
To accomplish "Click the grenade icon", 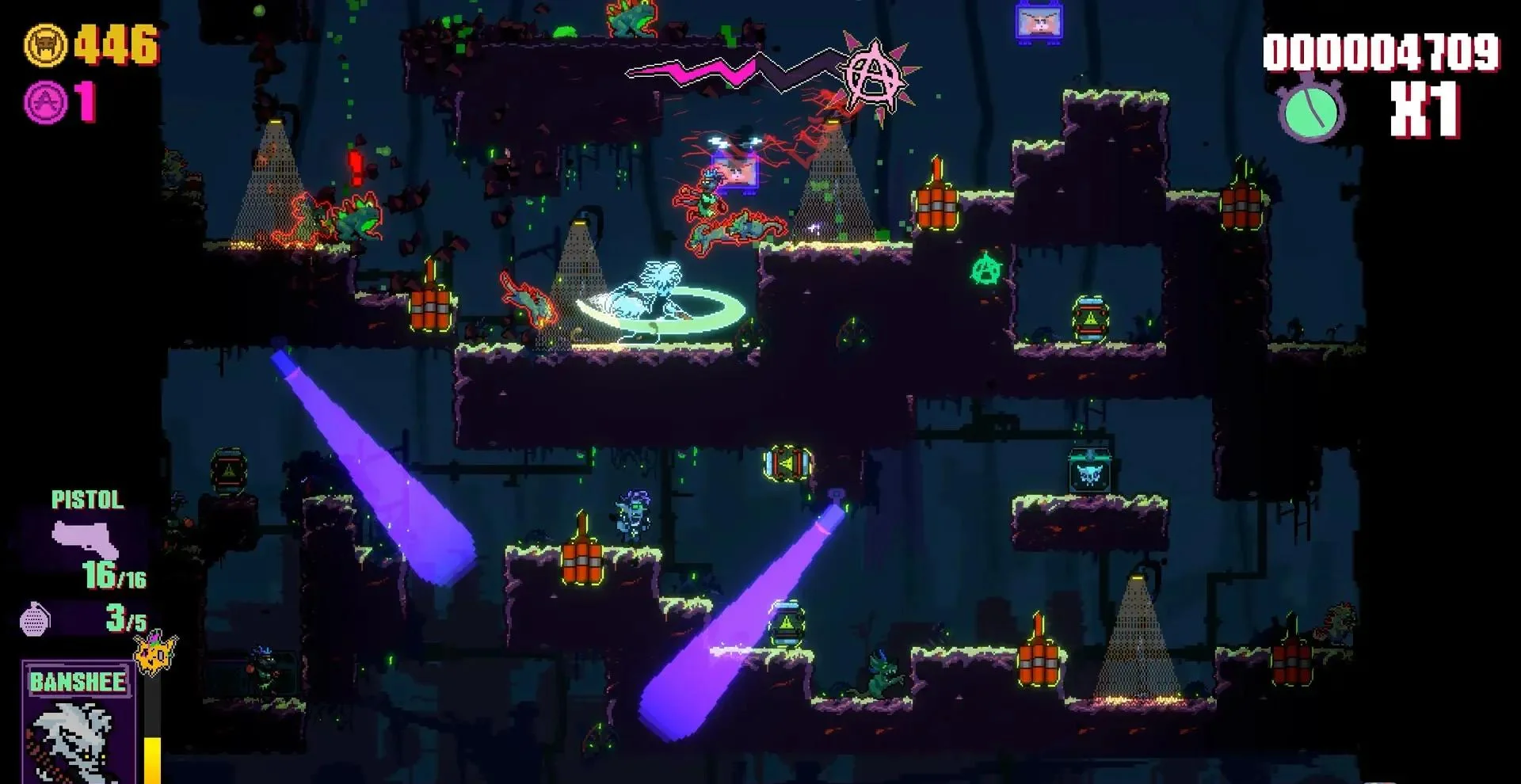I will [x=35, y=620].
